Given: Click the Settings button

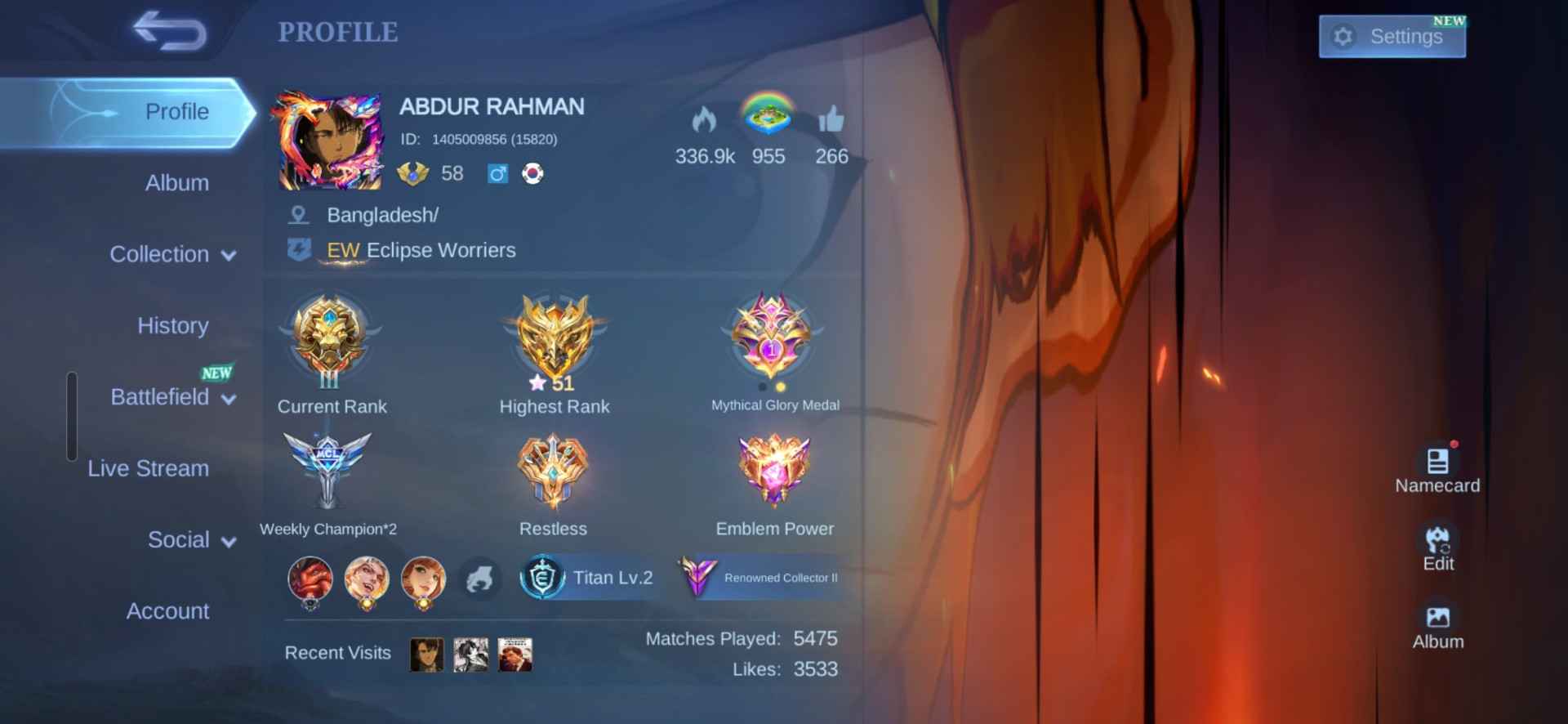Looking at the screenshot, I should [1392, 36].
